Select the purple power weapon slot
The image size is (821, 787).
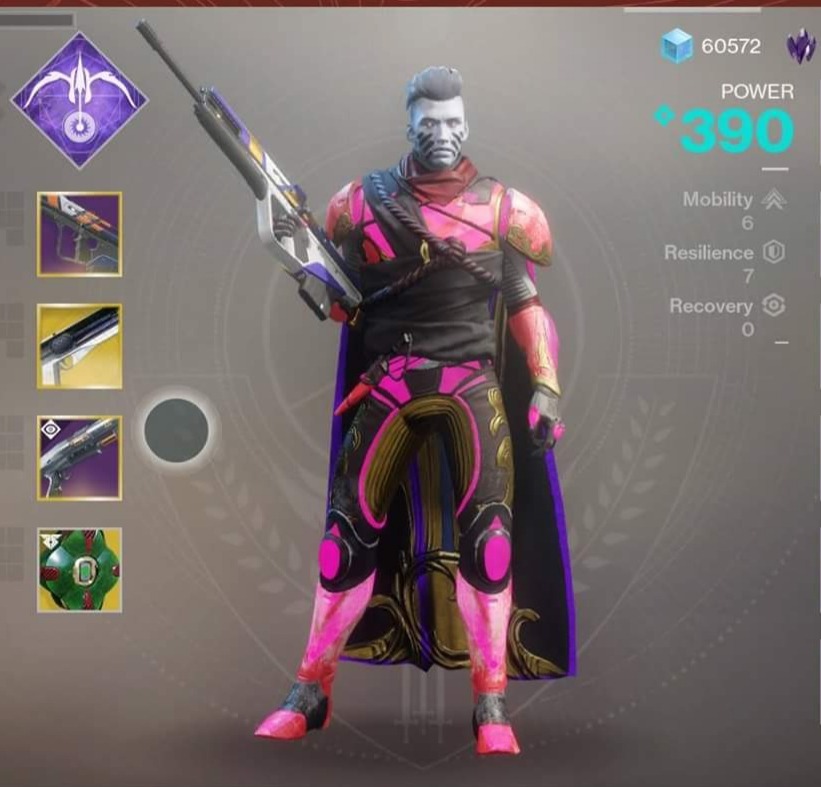point(80,458)
